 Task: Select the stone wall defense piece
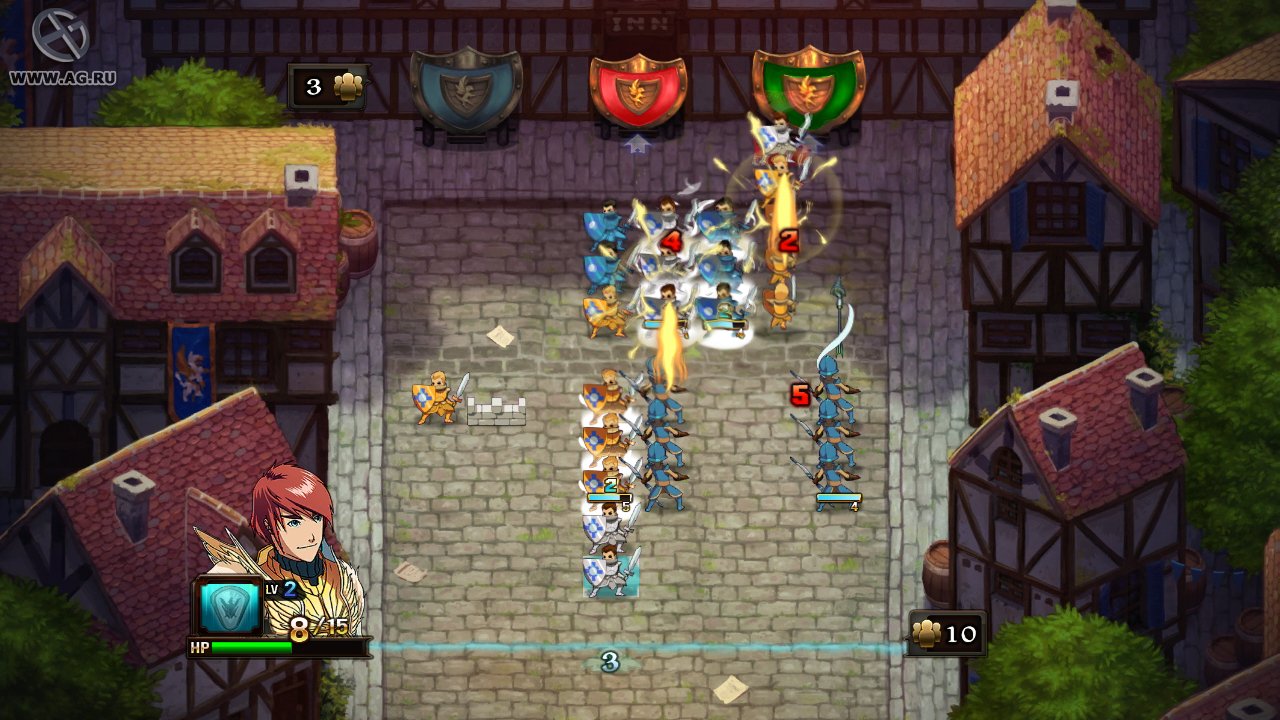[497, 409]
